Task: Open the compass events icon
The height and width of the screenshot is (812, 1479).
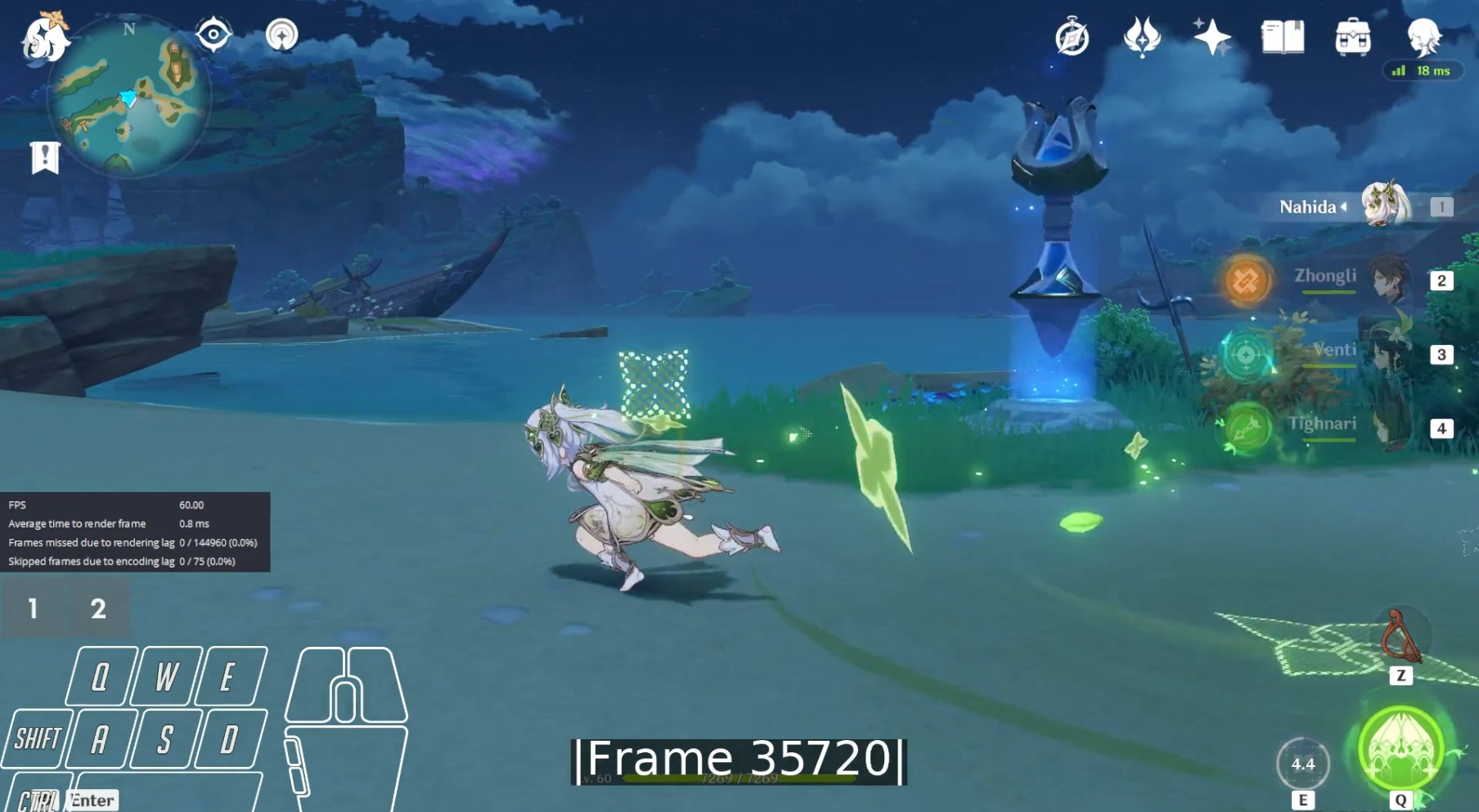Action: pyautogui.click(x=1072, y=38)
